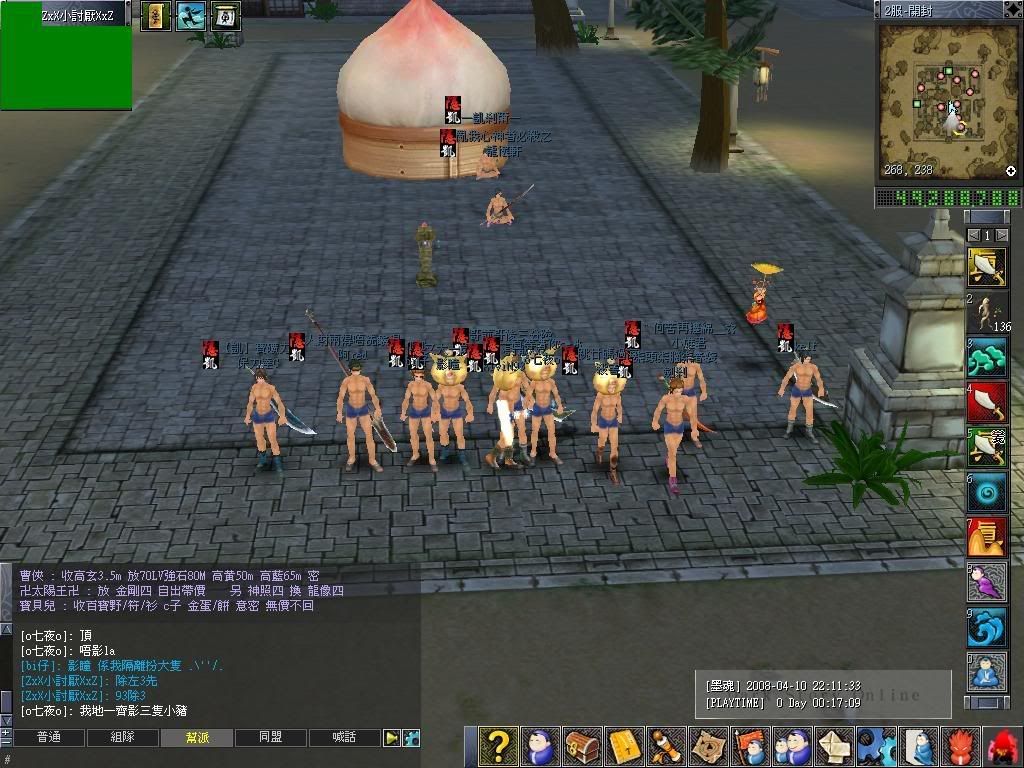Open the help question mark icon
The height and width of the screenshot is (768, 1024).
pos(497,746)
